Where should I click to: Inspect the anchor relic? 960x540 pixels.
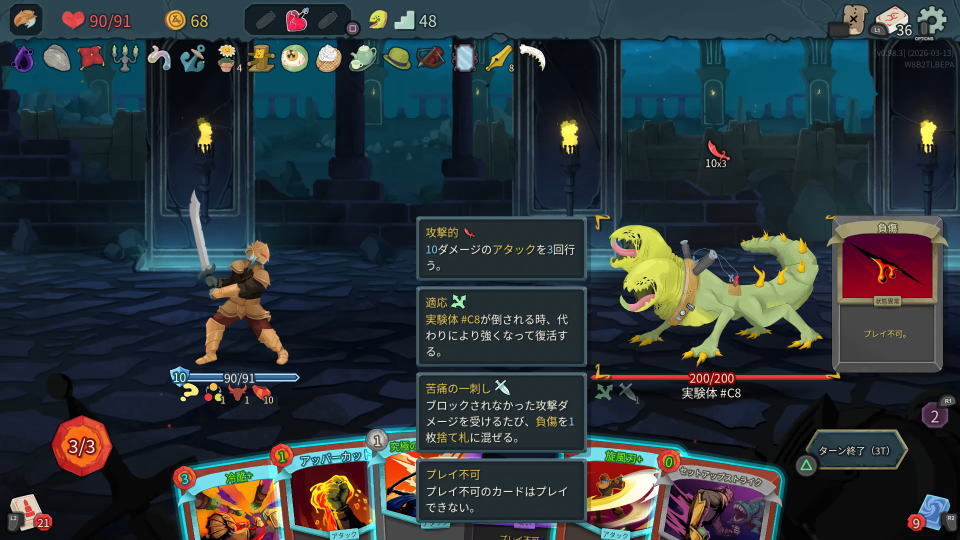[193, 58]
